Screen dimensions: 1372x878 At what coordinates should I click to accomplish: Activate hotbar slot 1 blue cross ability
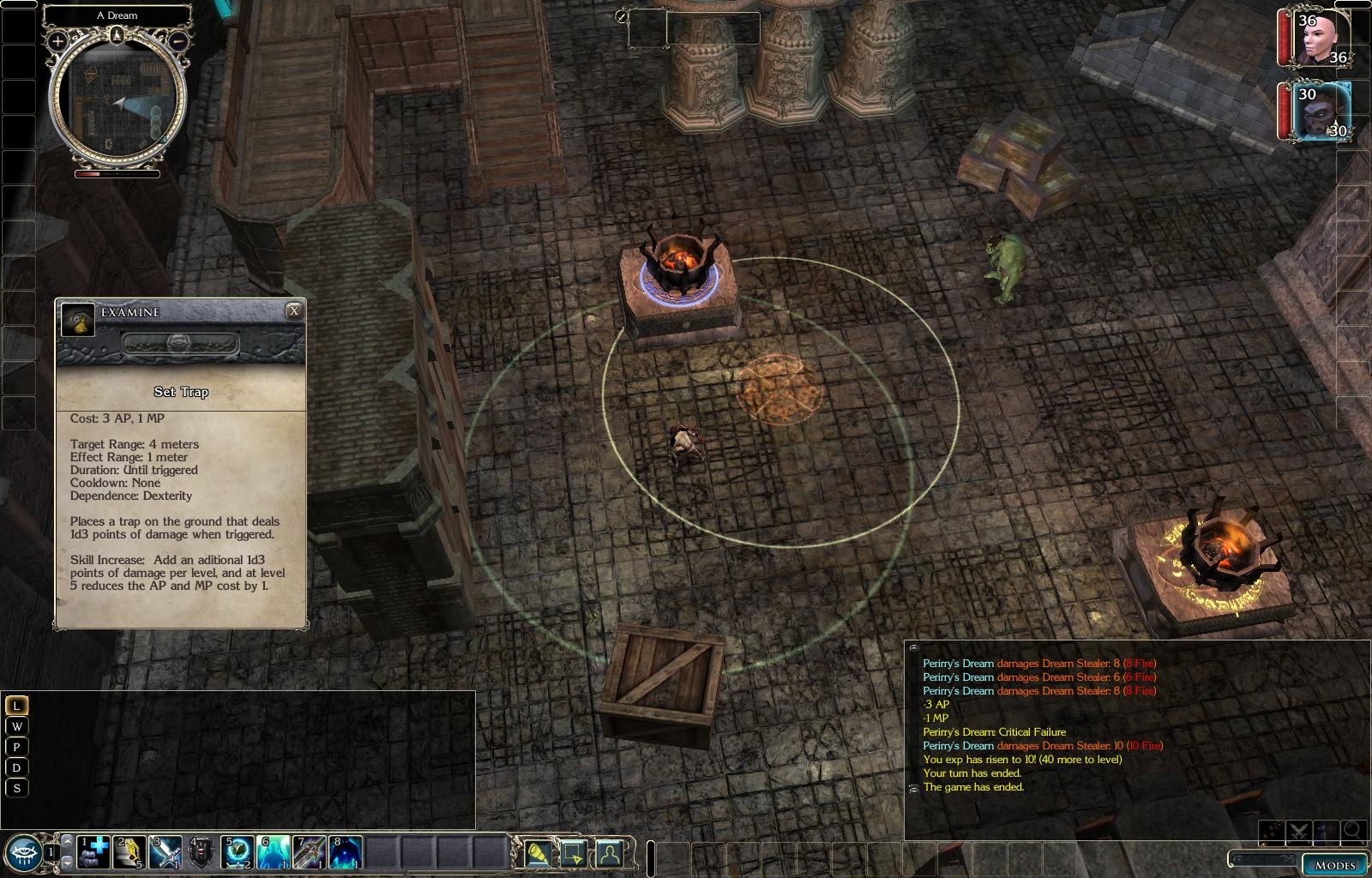point(94,852)
